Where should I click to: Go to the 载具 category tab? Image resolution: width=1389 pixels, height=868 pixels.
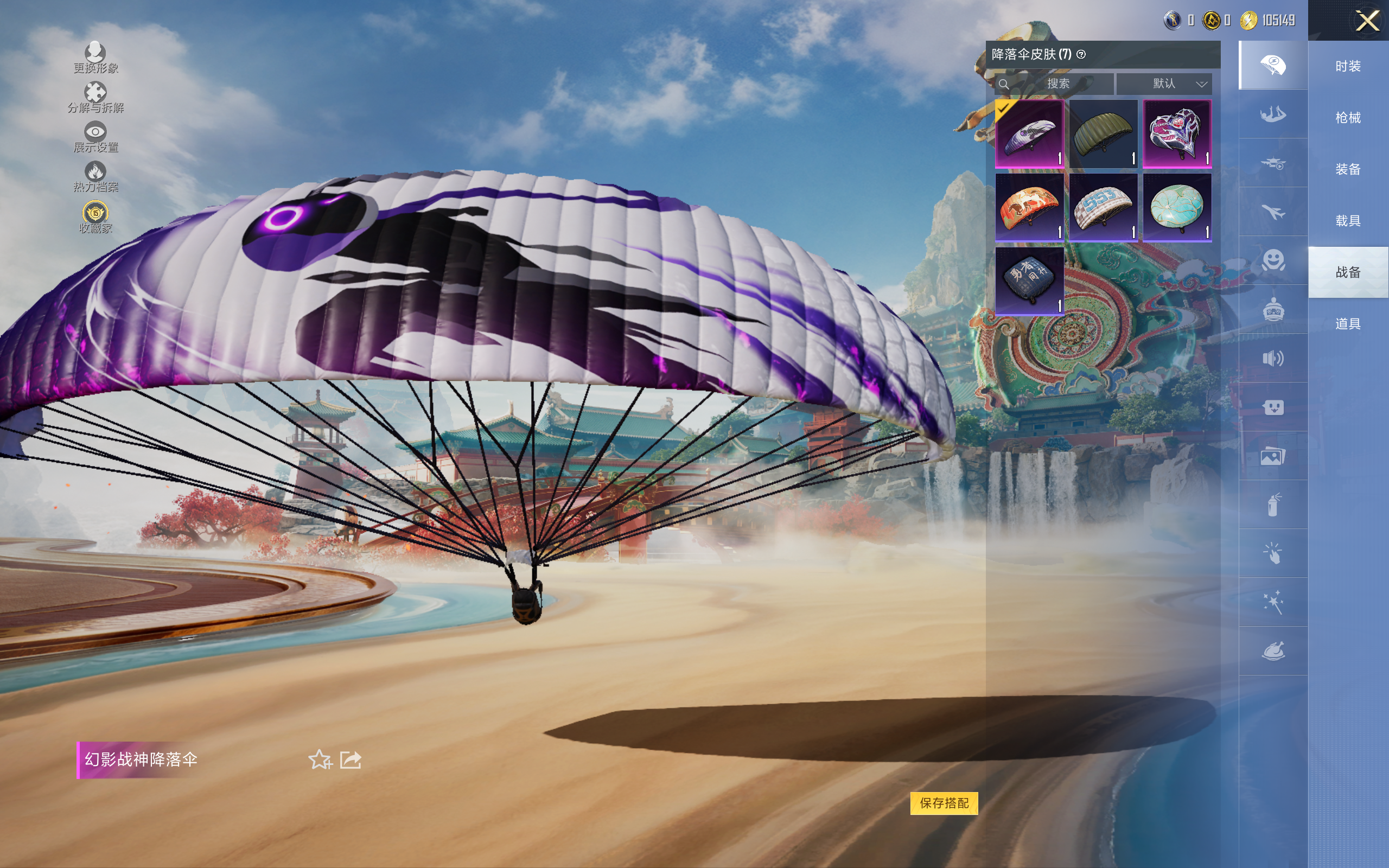pyautogui.click(x=1347, y=221)
